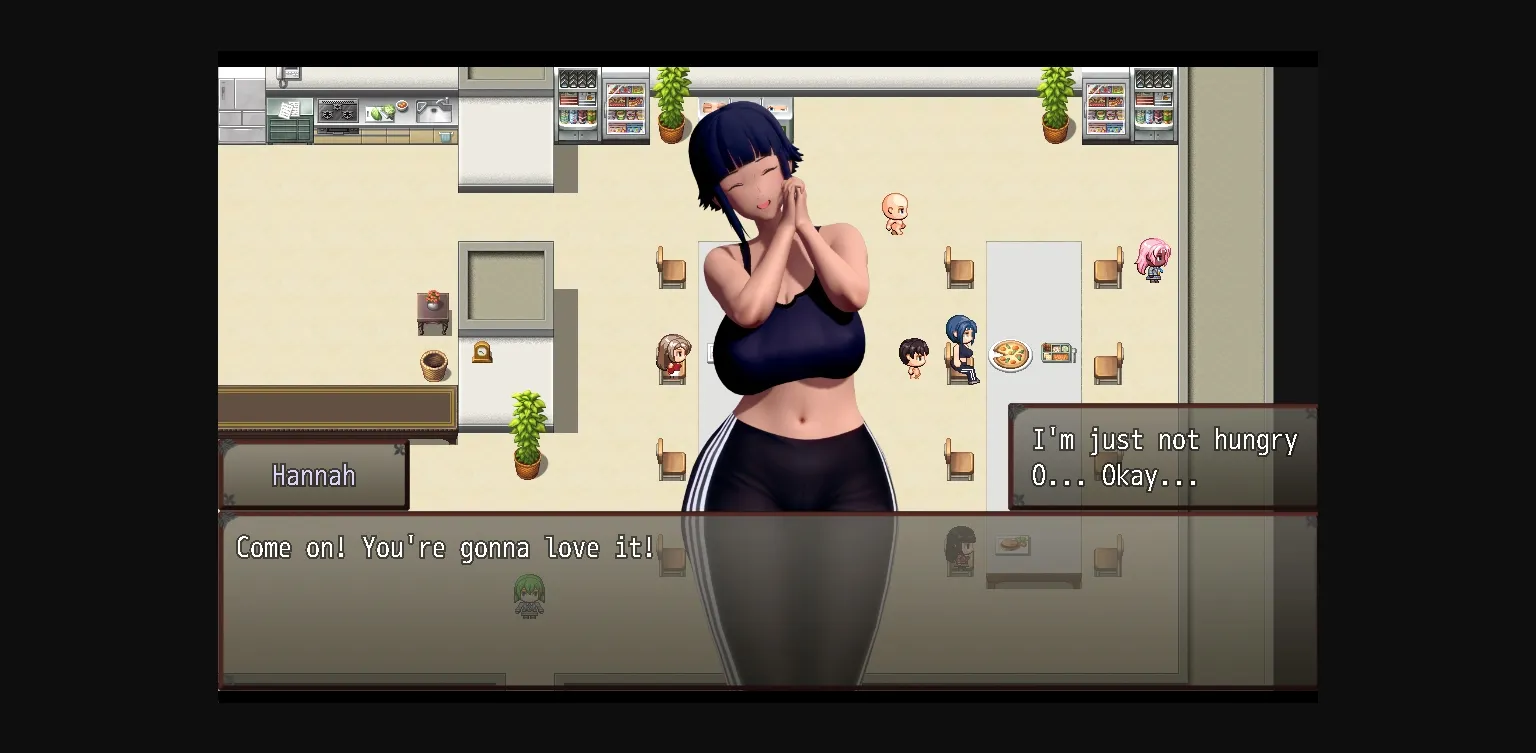The height and width of the screenshot is (753, 1536).
Task: Select the brown-haired girl sitting on a chair
Action: [672, 355]
